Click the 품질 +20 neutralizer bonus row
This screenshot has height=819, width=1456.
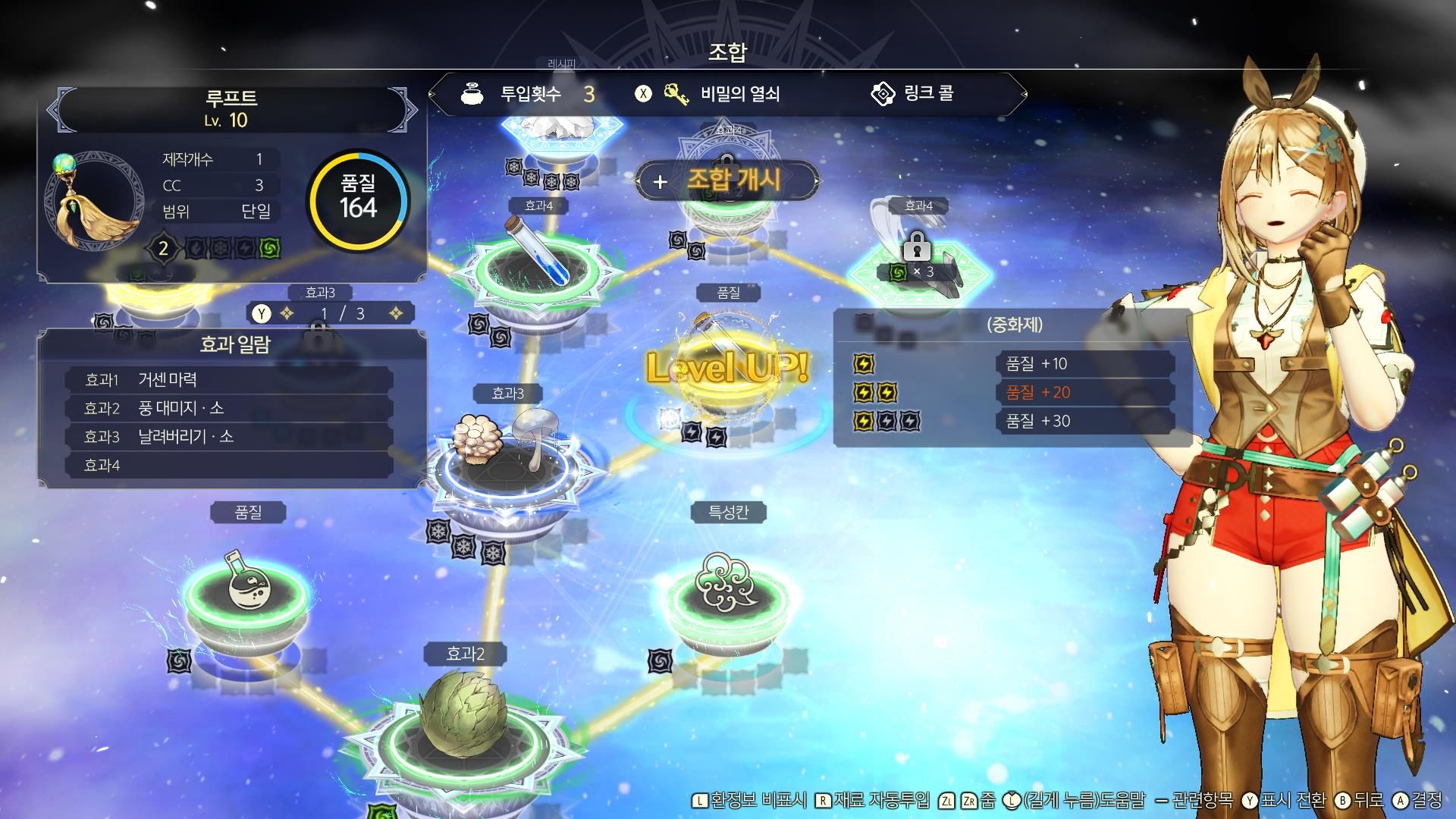[1084, 393]
